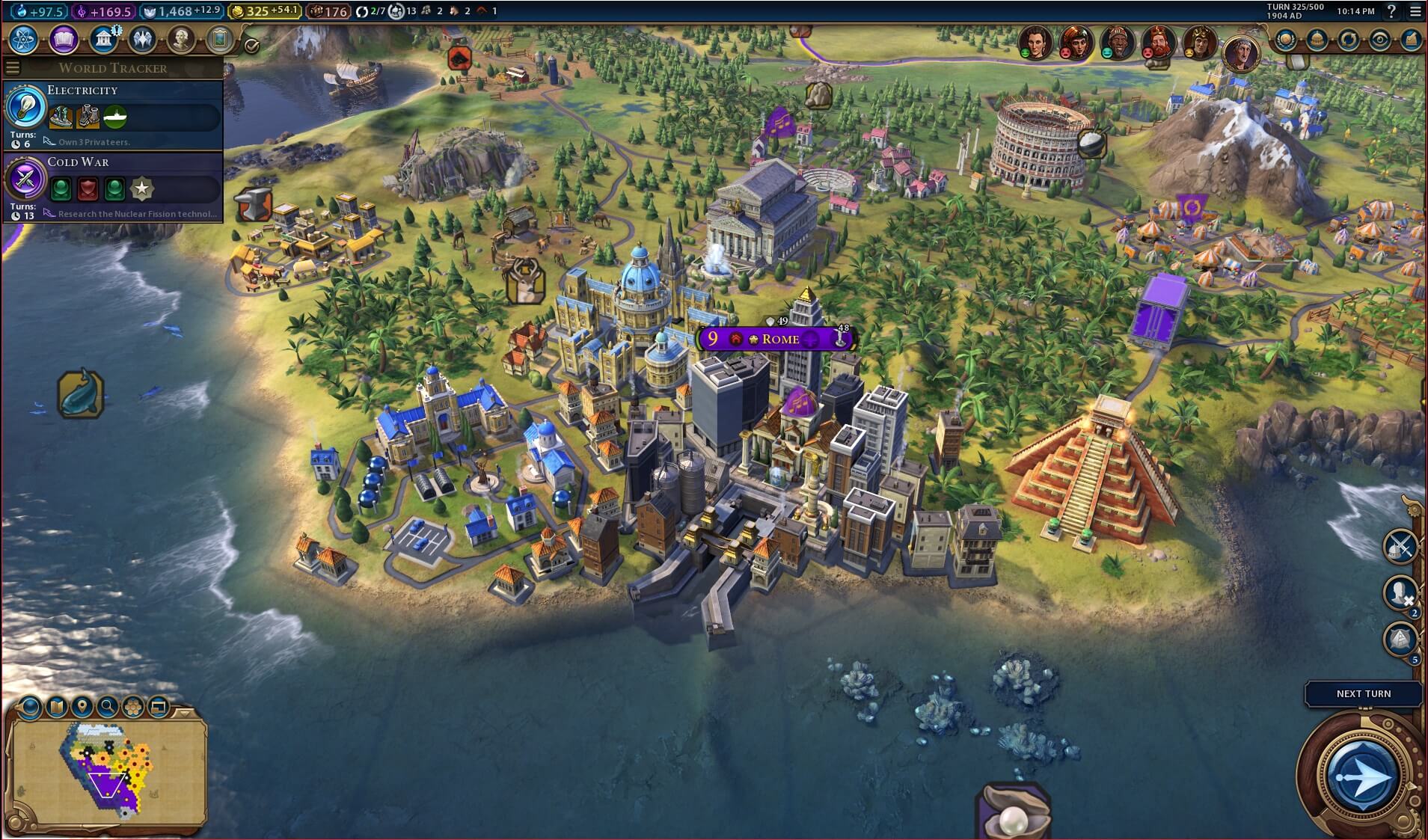Open the City-States dome icon
The height and width of the screenshot is (840, 1428).
click(x=1317, y=40)
